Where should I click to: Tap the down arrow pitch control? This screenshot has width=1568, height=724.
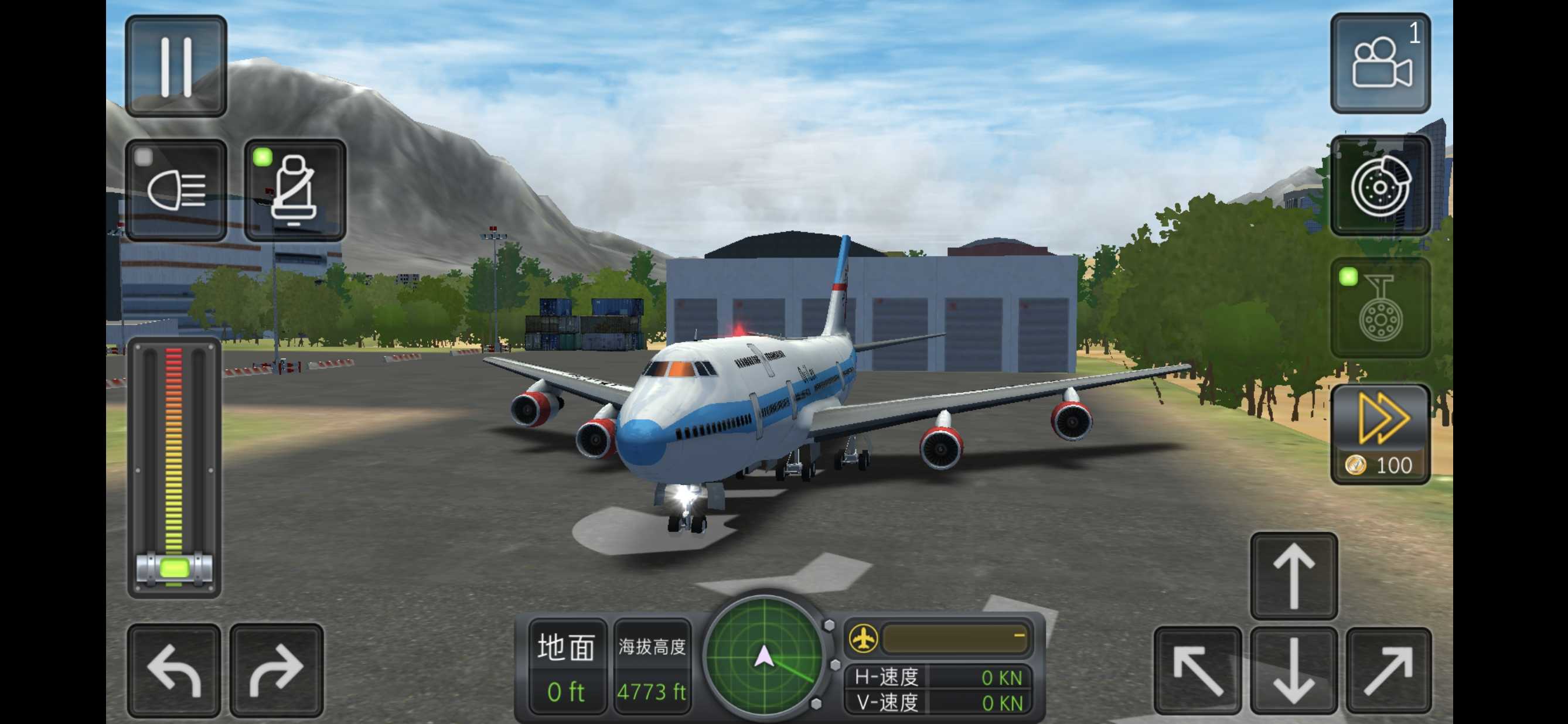pos(1293,671)
